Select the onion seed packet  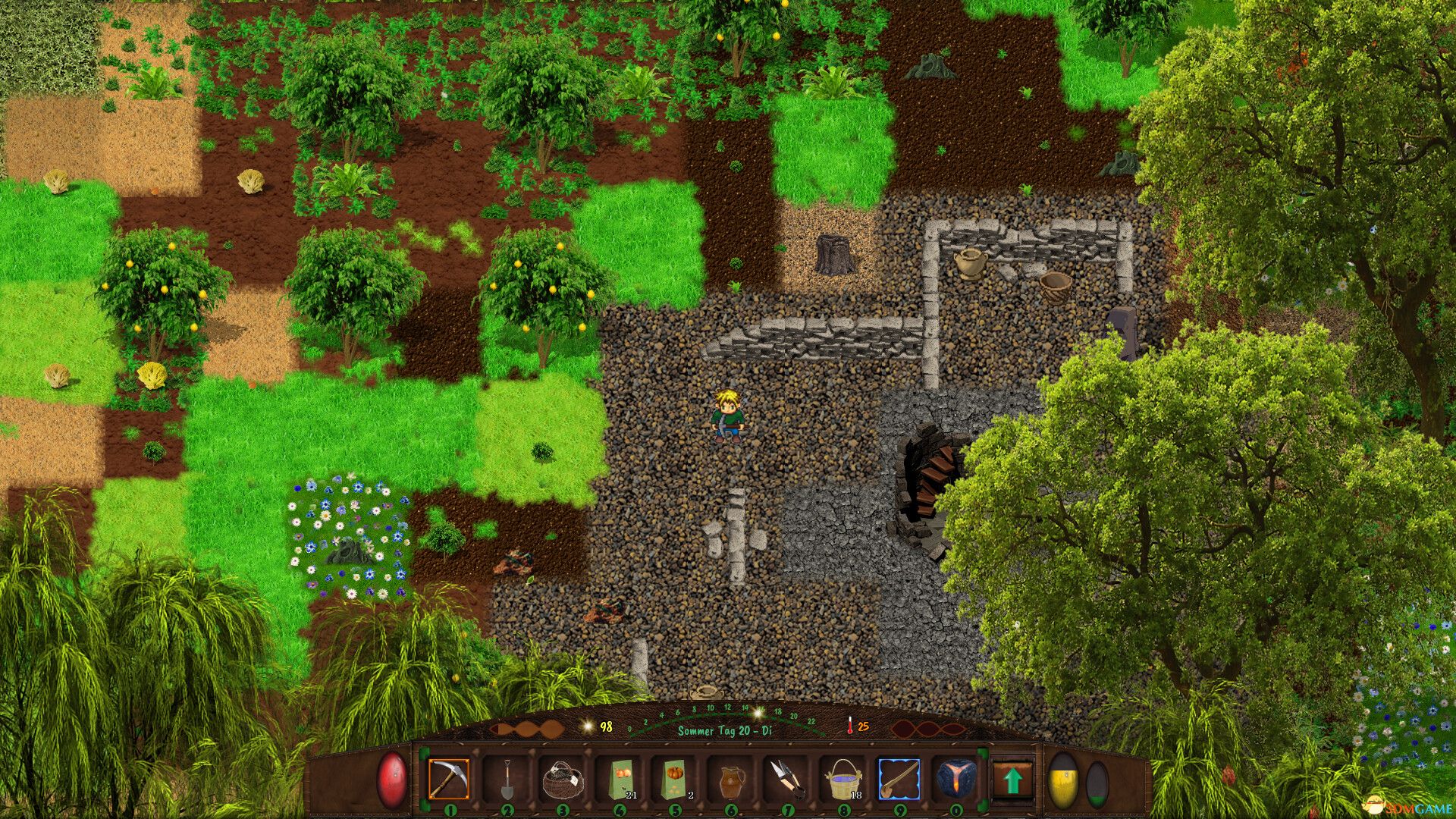620,779
